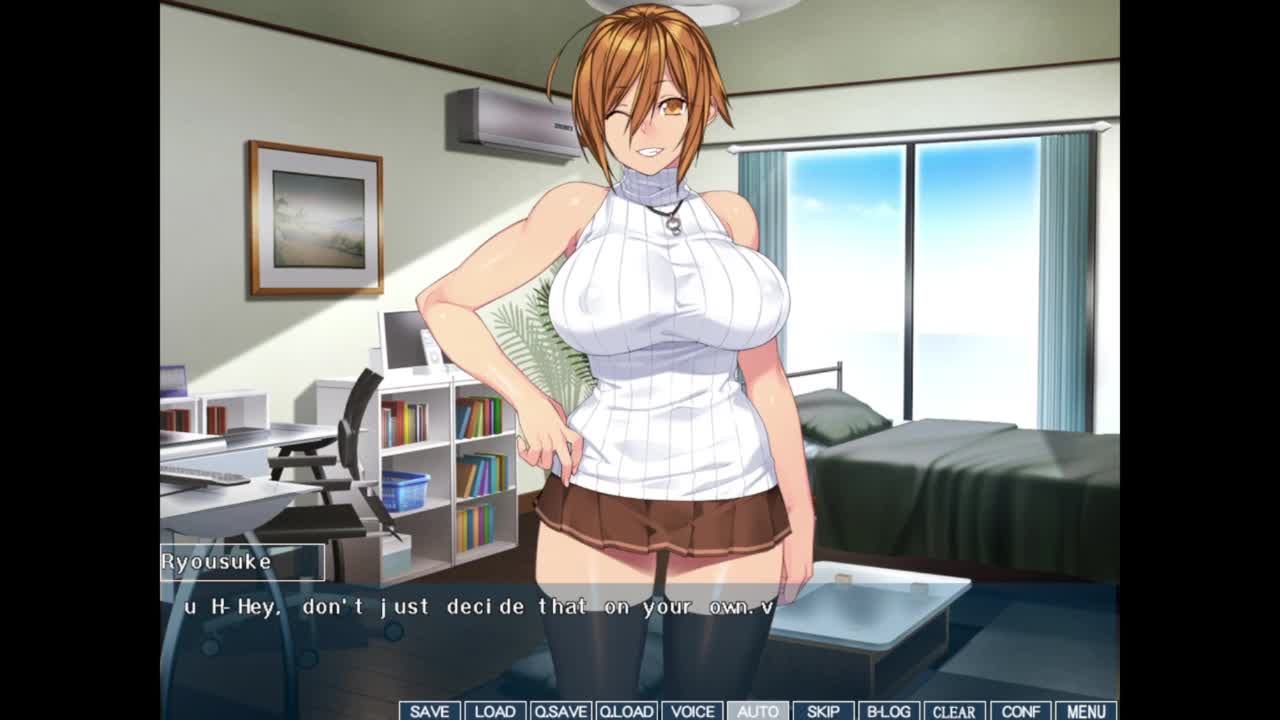Open the MENU button
The width and height of the screenshot is (1280, 720).
click(x=1086, y=711)
